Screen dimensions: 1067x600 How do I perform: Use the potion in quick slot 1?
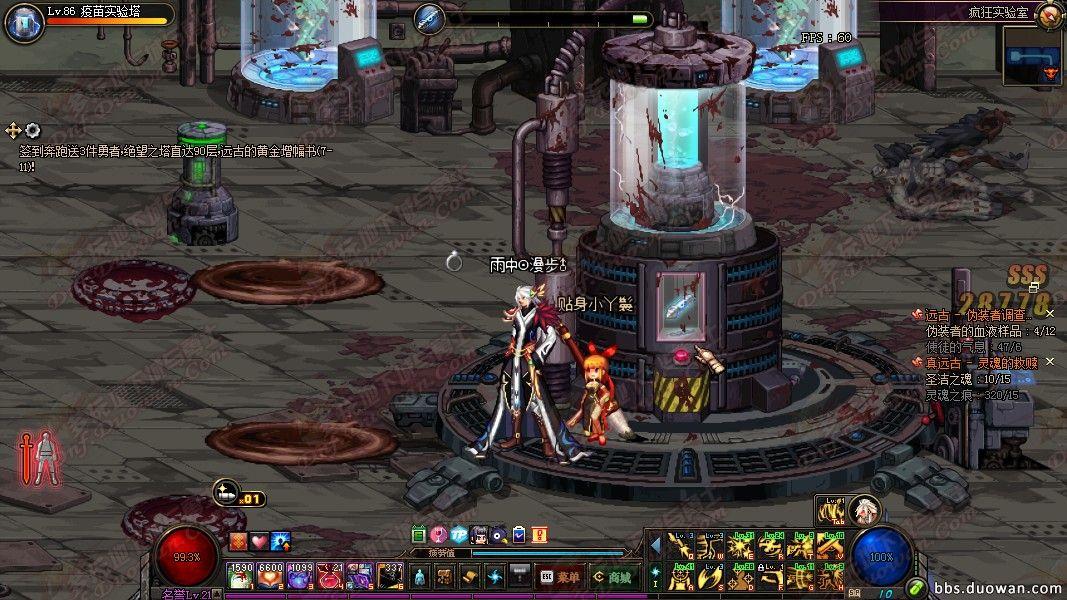(241, 577)
